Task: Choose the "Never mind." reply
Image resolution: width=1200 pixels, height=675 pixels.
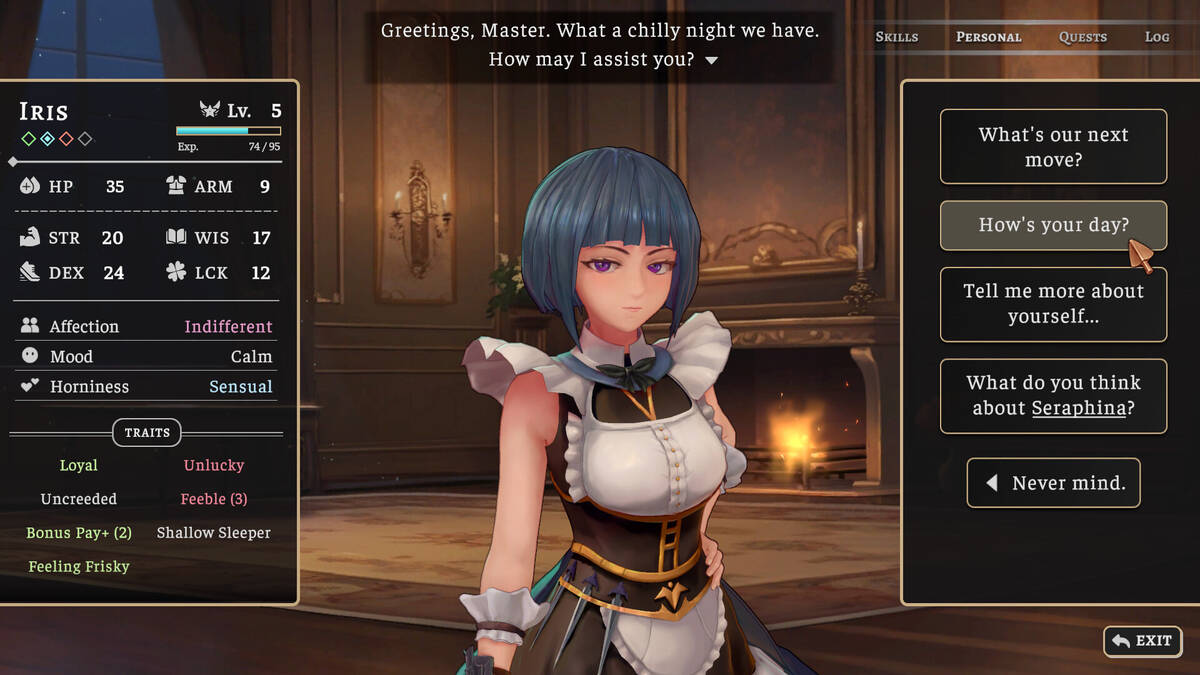Action: click(x=1053, y=483)
